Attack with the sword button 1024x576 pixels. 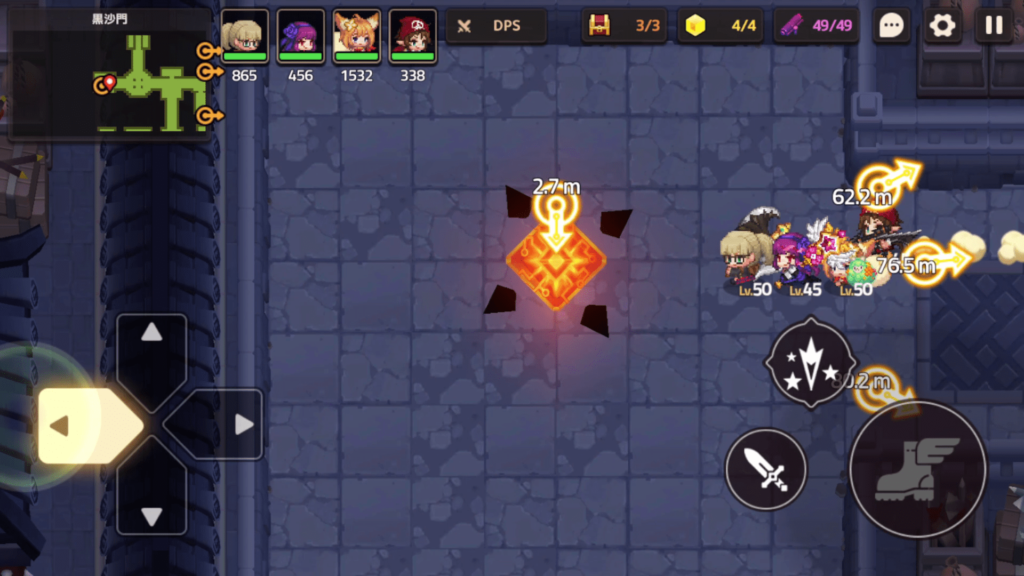click(x=765, y=468)
